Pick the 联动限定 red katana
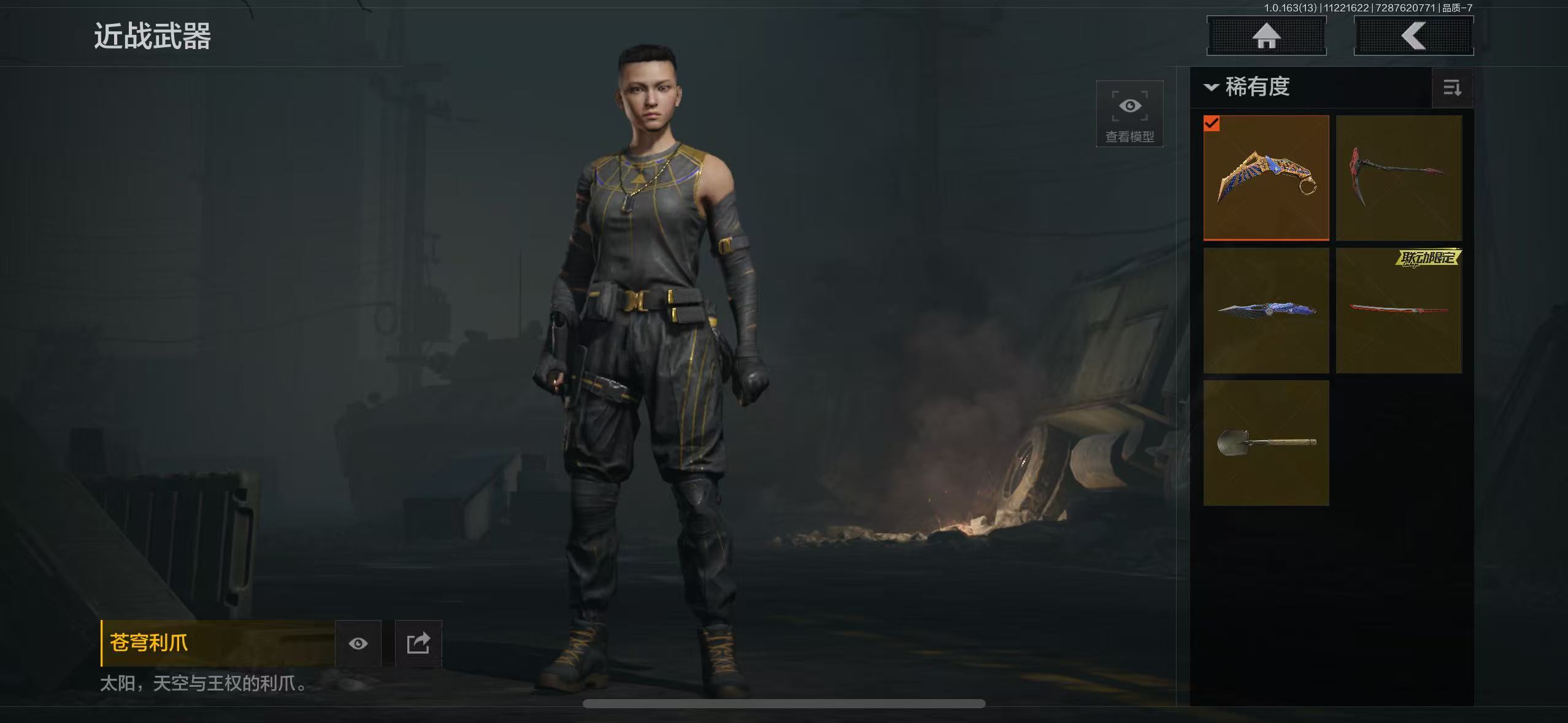Viewport: 1568px width, 723px height. (1399, 310)
